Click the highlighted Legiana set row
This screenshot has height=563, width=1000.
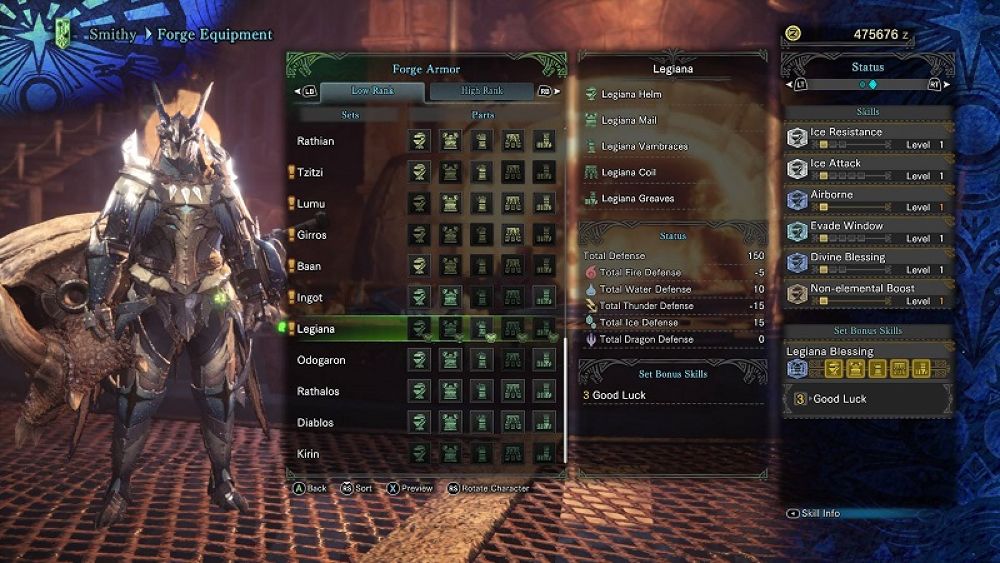tap(316, 329)
